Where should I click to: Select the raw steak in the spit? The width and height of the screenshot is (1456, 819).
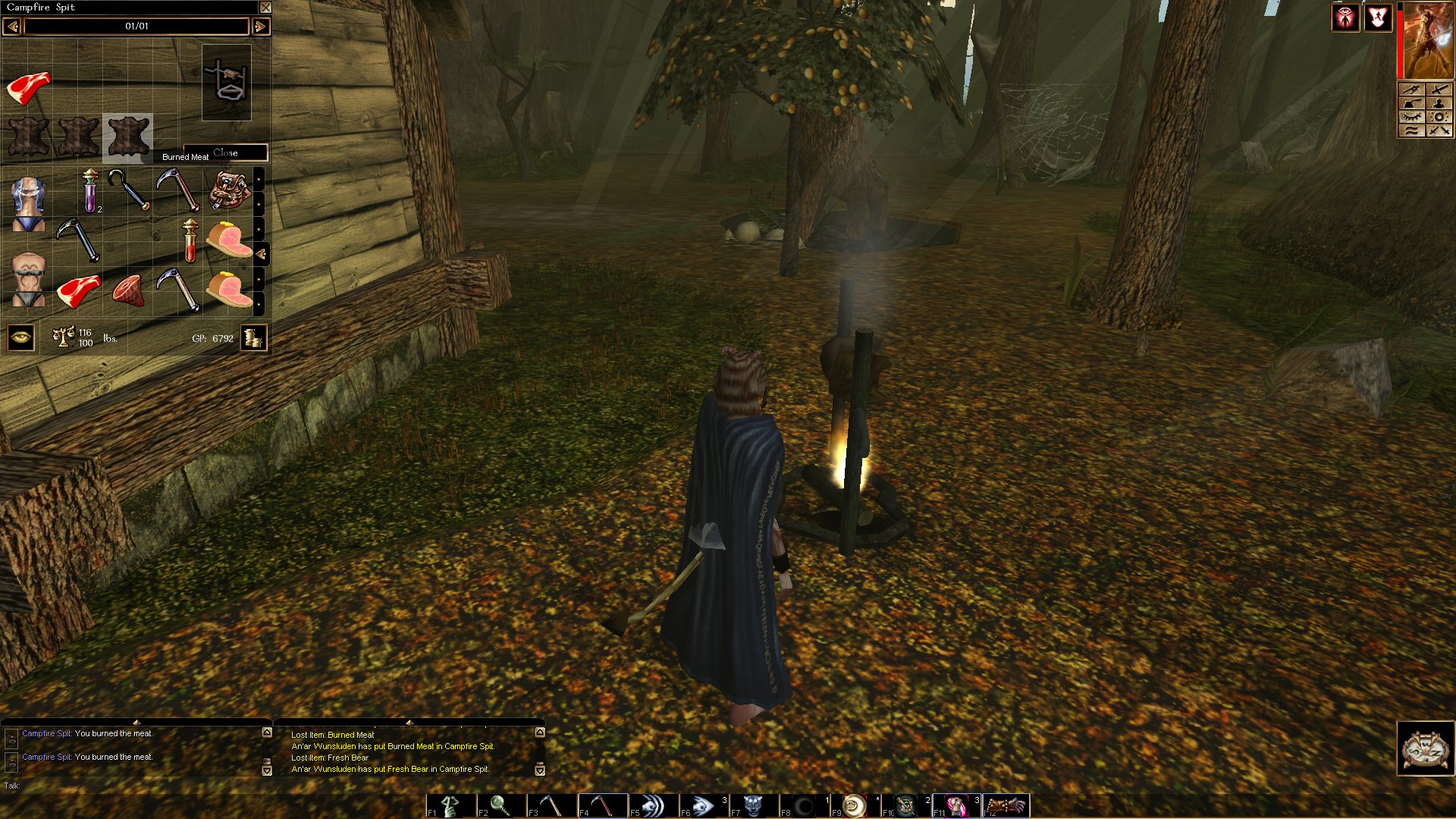pyautogui.click(x=29, y=88)
